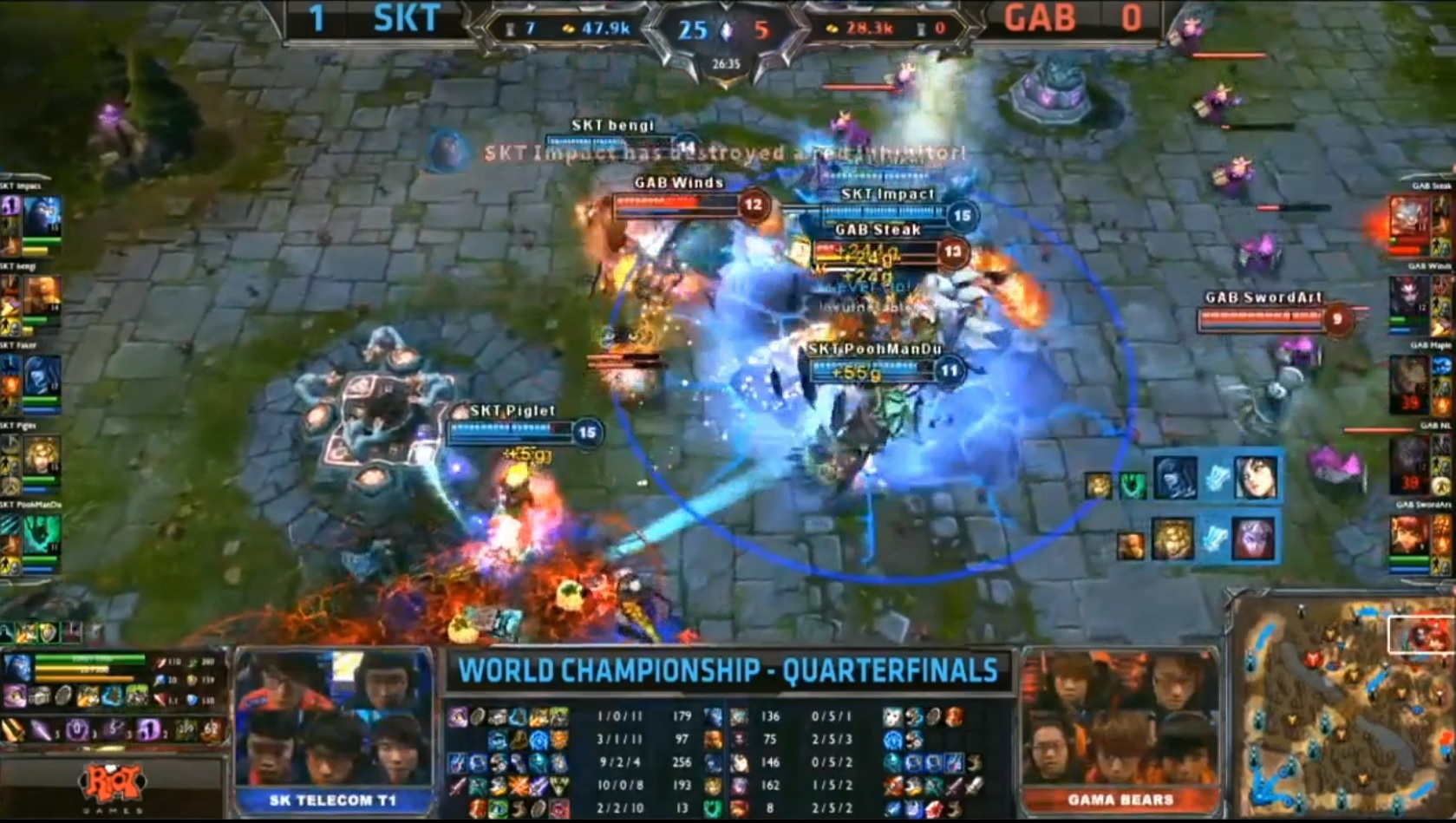Select SKT Impact's champion portrait
Viewport: 1456px width, 823px height.
(41, 218)
